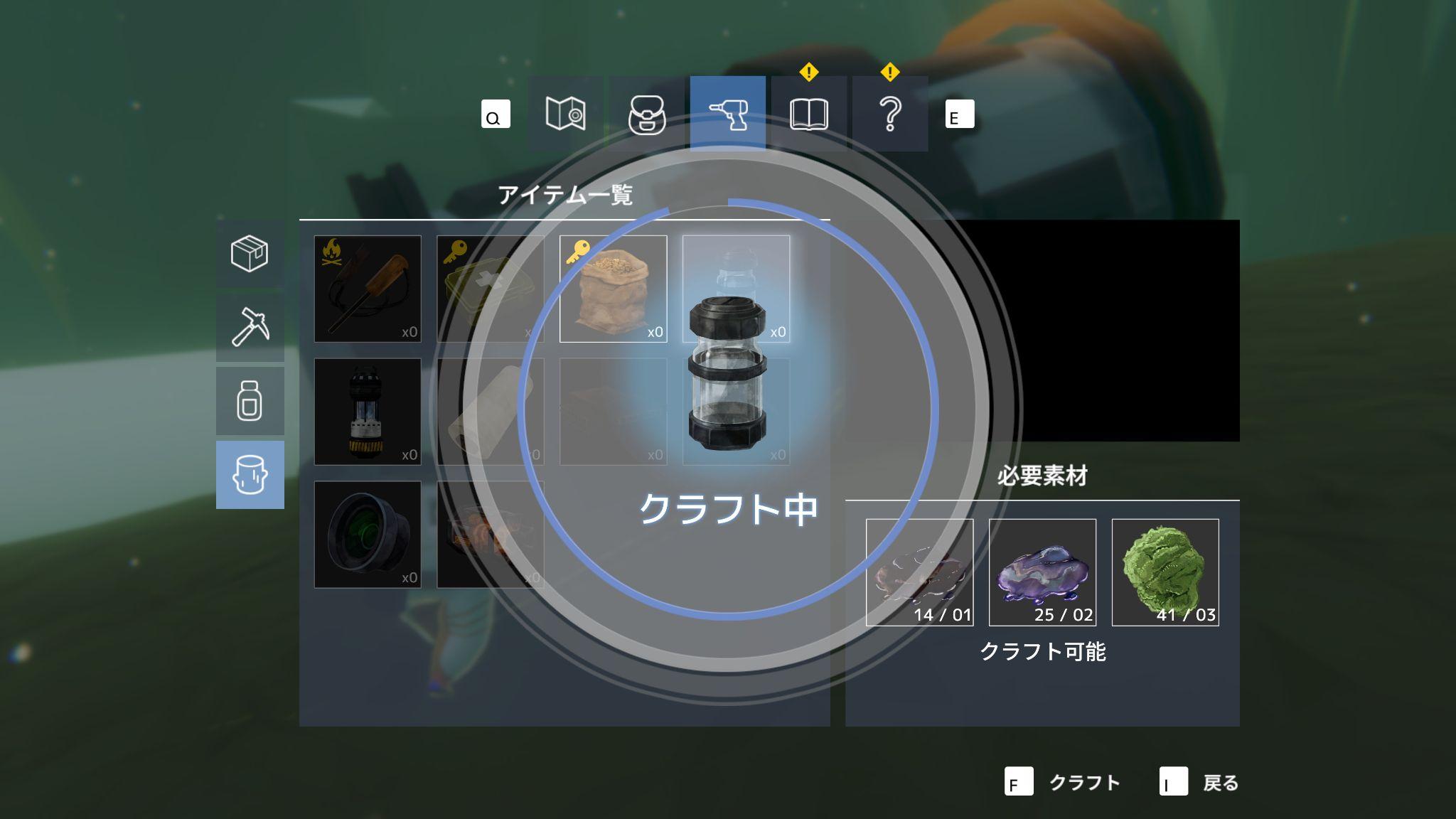
Task: Open the journal book tab with alert badge
Action: 809,114
